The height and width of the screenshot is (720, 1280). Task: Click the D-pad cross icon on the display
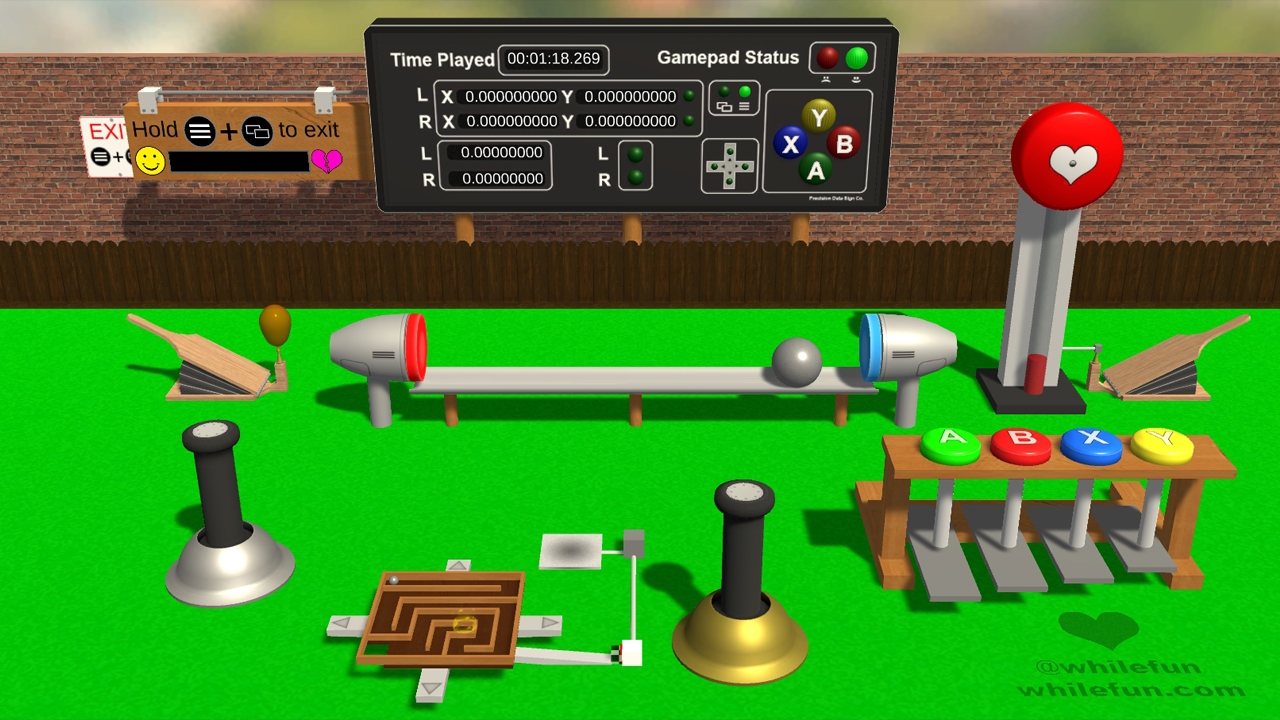pos(729,166)
